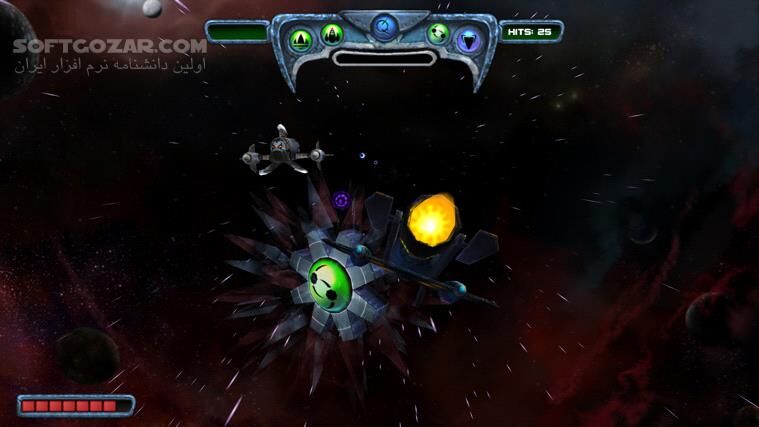Click the blue circular emblem at top center
The width and height of the screenshot is (759, 427).
click(383, 25)
